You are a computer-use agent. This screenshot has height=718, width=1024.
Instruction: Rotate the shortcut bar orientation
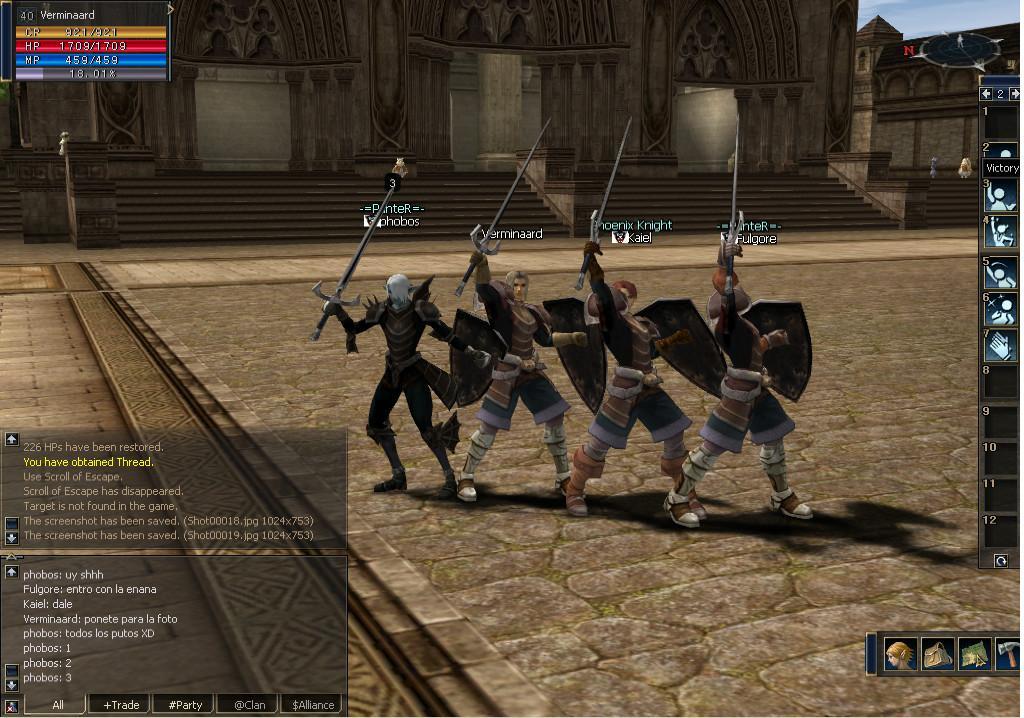(1001, 561)
